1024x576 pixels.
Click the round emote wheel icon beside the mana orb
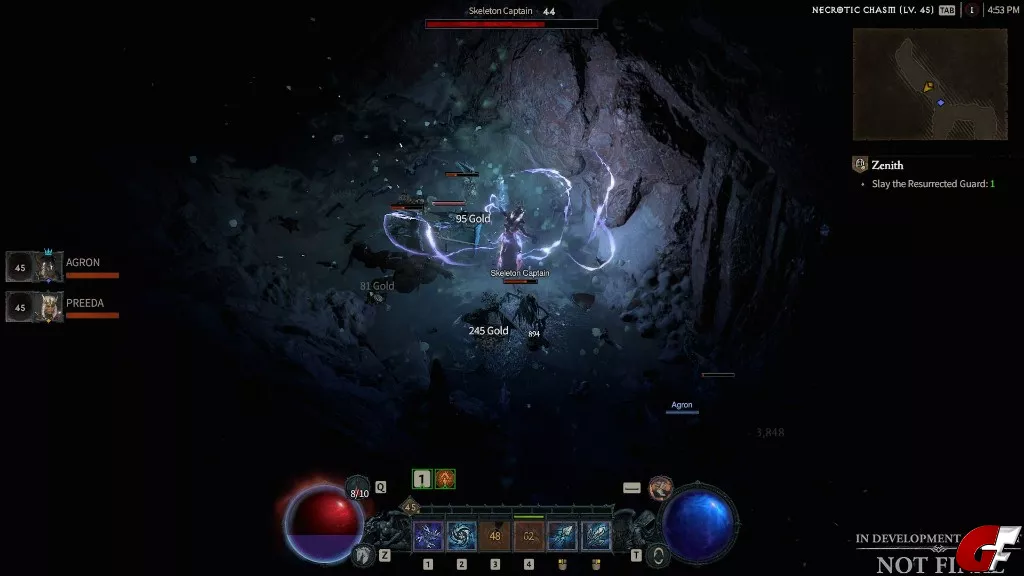660,488
